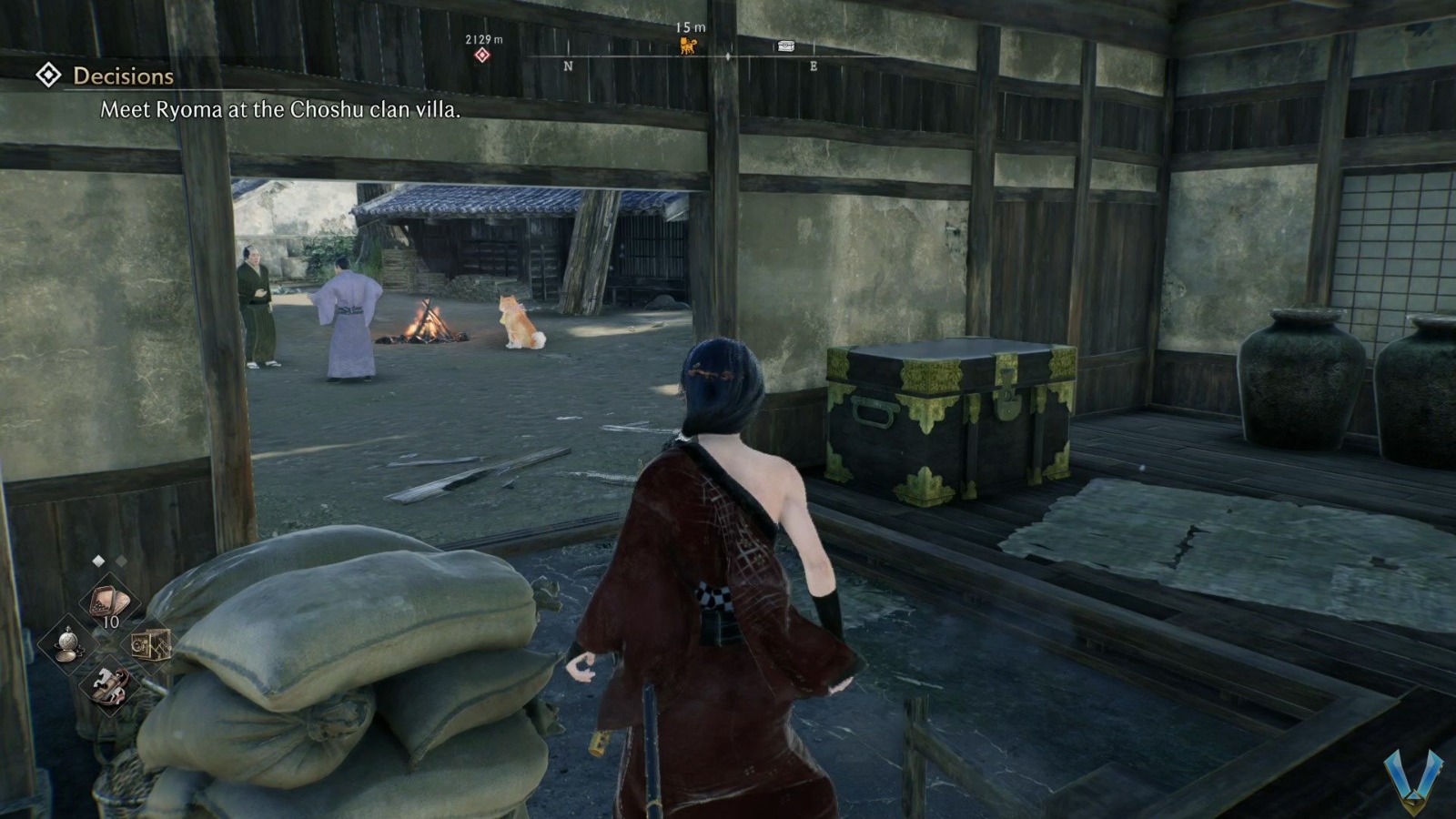Click the treasure chest icon on the compass bar
Image resolution: width=1456 pixels, height=819 pixels.
786,45
